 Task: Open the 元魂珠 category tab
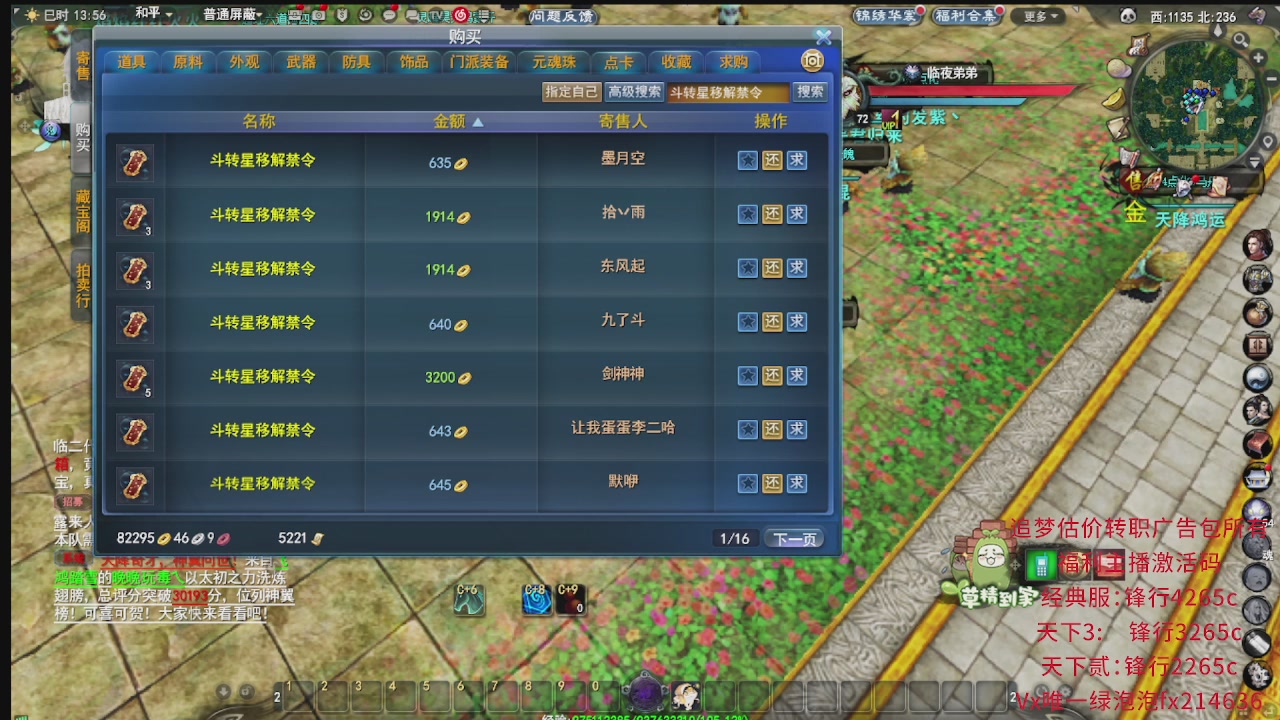(x=554, y=62)
